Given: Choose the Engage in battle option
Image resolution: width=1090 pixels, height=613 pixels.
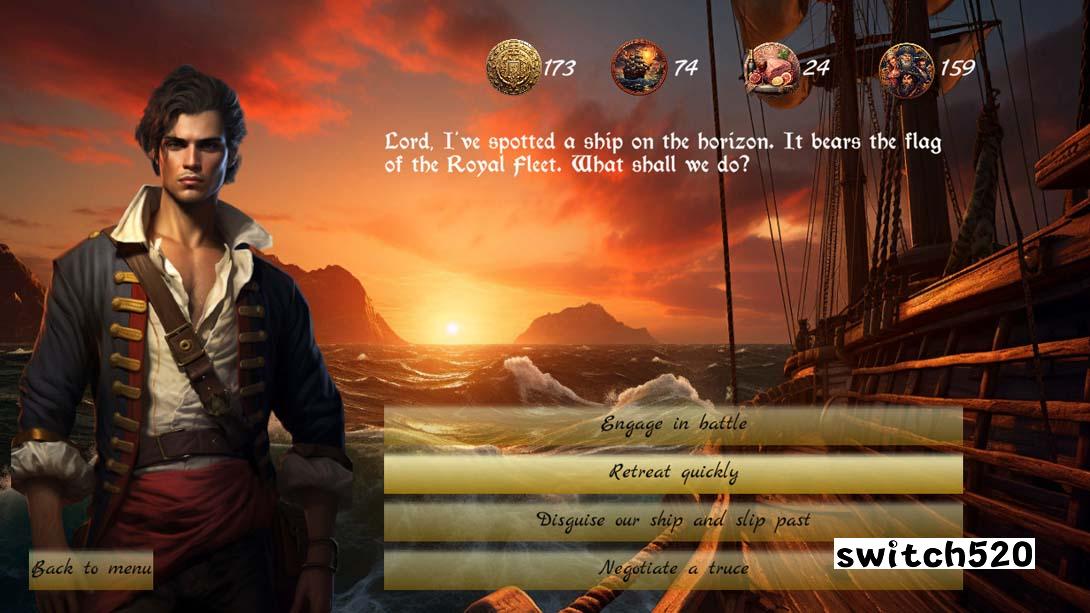Looking at the screenshot, I should [x=673, y=424].
